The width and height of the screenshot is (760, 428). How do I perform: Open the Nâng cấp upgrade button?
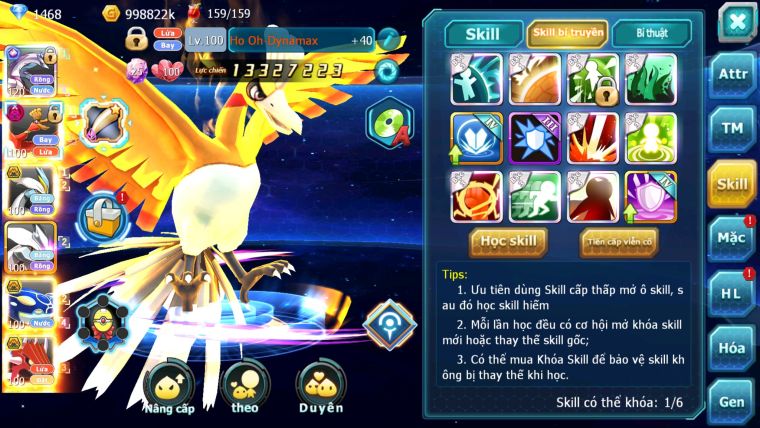pos(168,388)
